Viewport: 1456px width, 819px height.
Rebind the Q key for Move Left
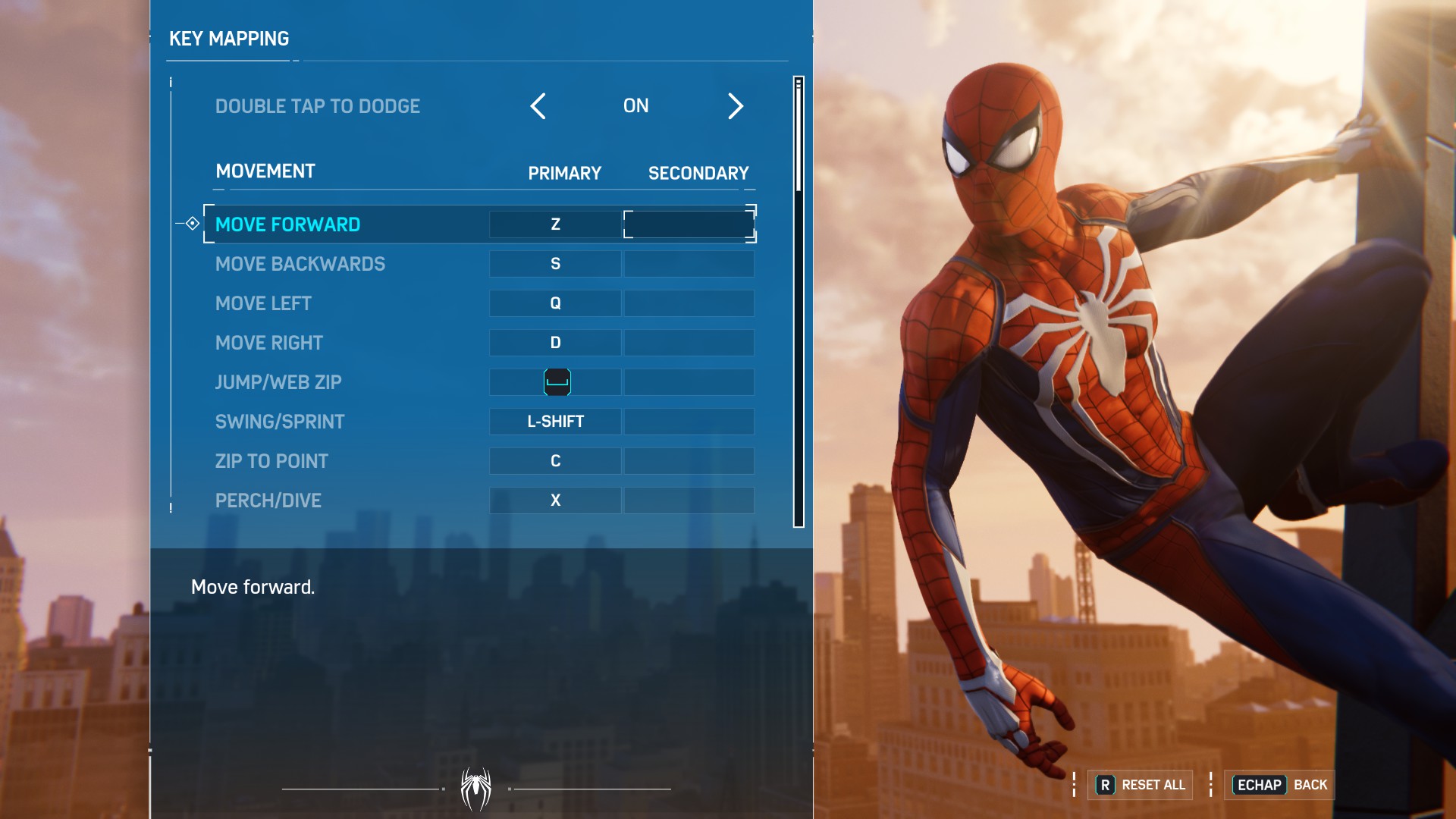tap(556, 303)
